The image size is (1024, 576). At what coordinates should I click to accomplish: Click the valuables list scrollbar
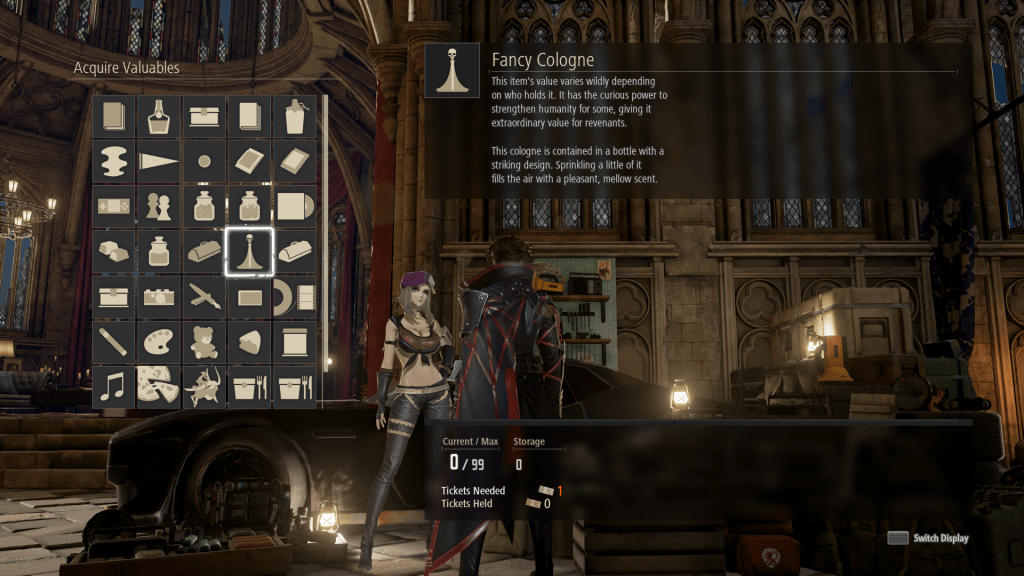324,250
